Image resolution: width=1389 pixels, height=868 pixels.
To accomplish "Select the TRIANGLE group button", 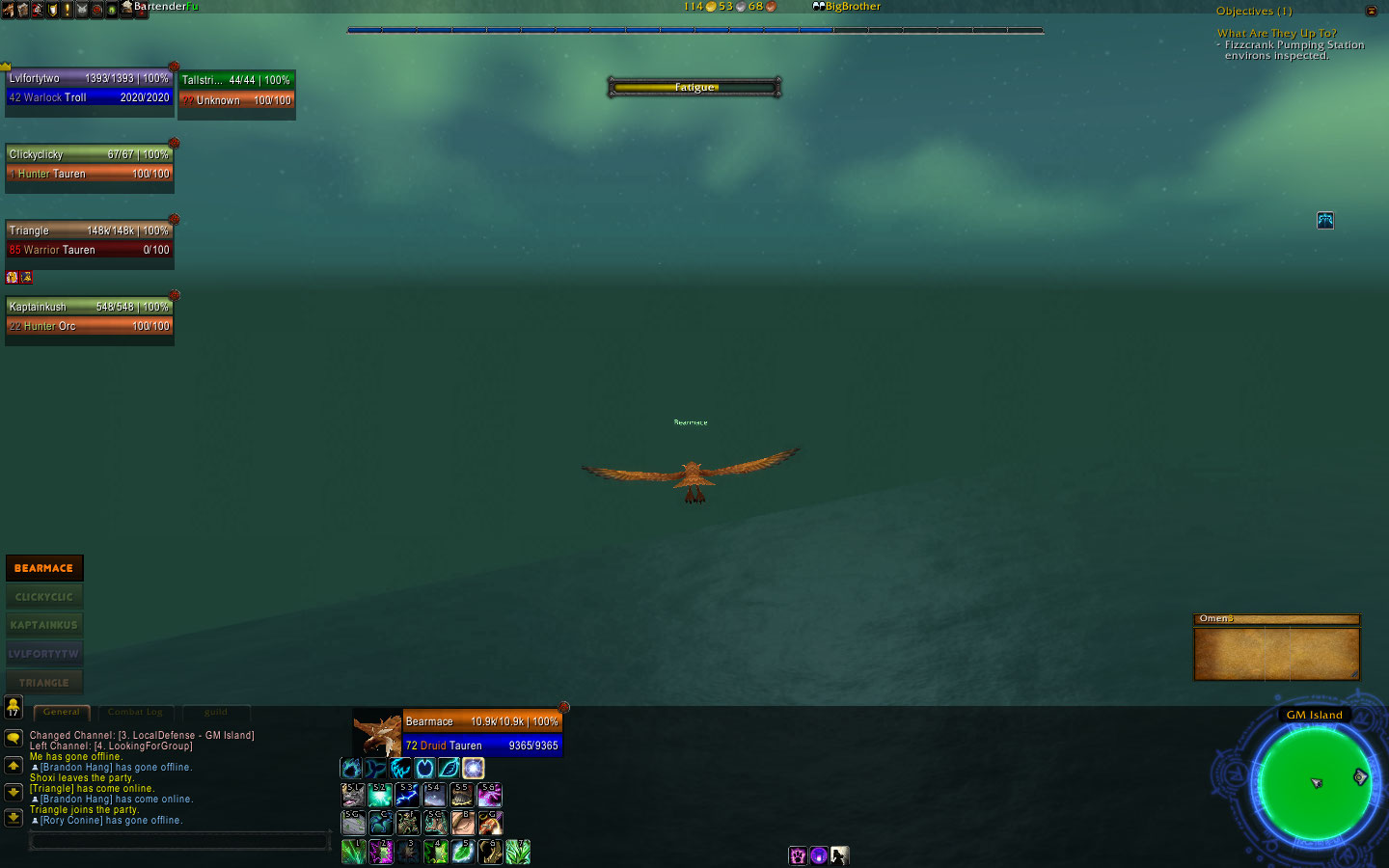I will coord(44,682).
